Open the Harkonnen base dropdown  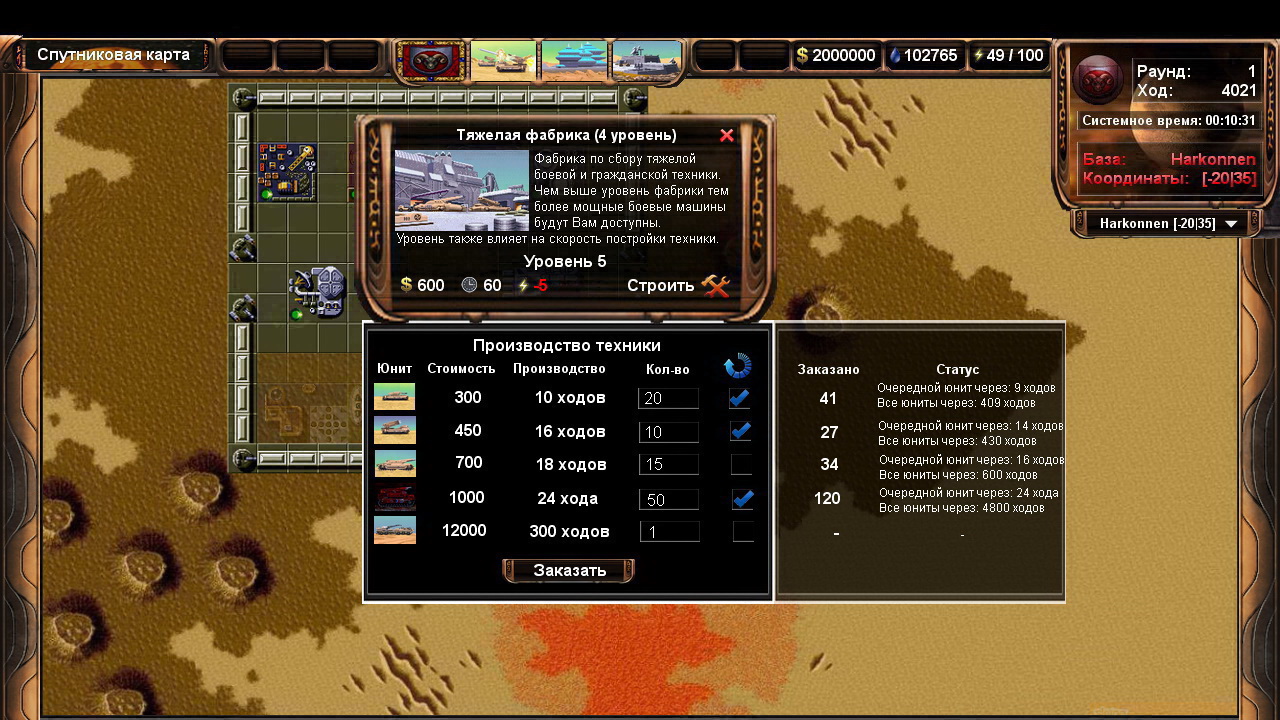coord(1168,224)
